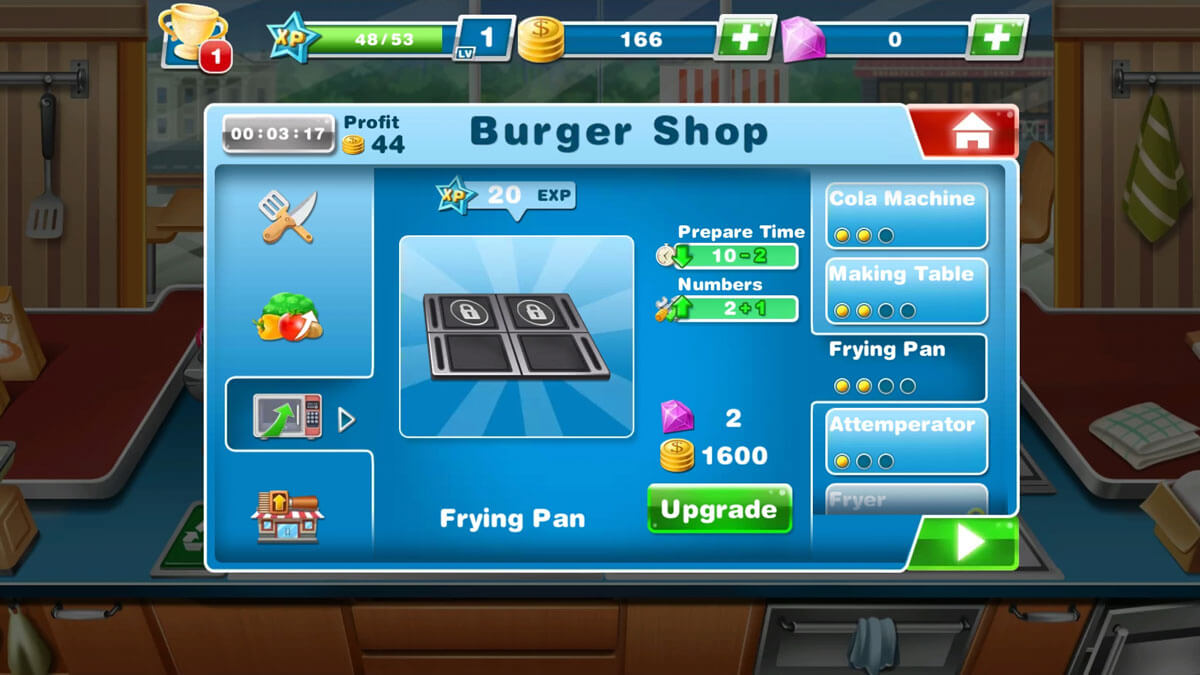Click the Frying Pan preview image
The image size is (1200, 675).
click(516, 336)
